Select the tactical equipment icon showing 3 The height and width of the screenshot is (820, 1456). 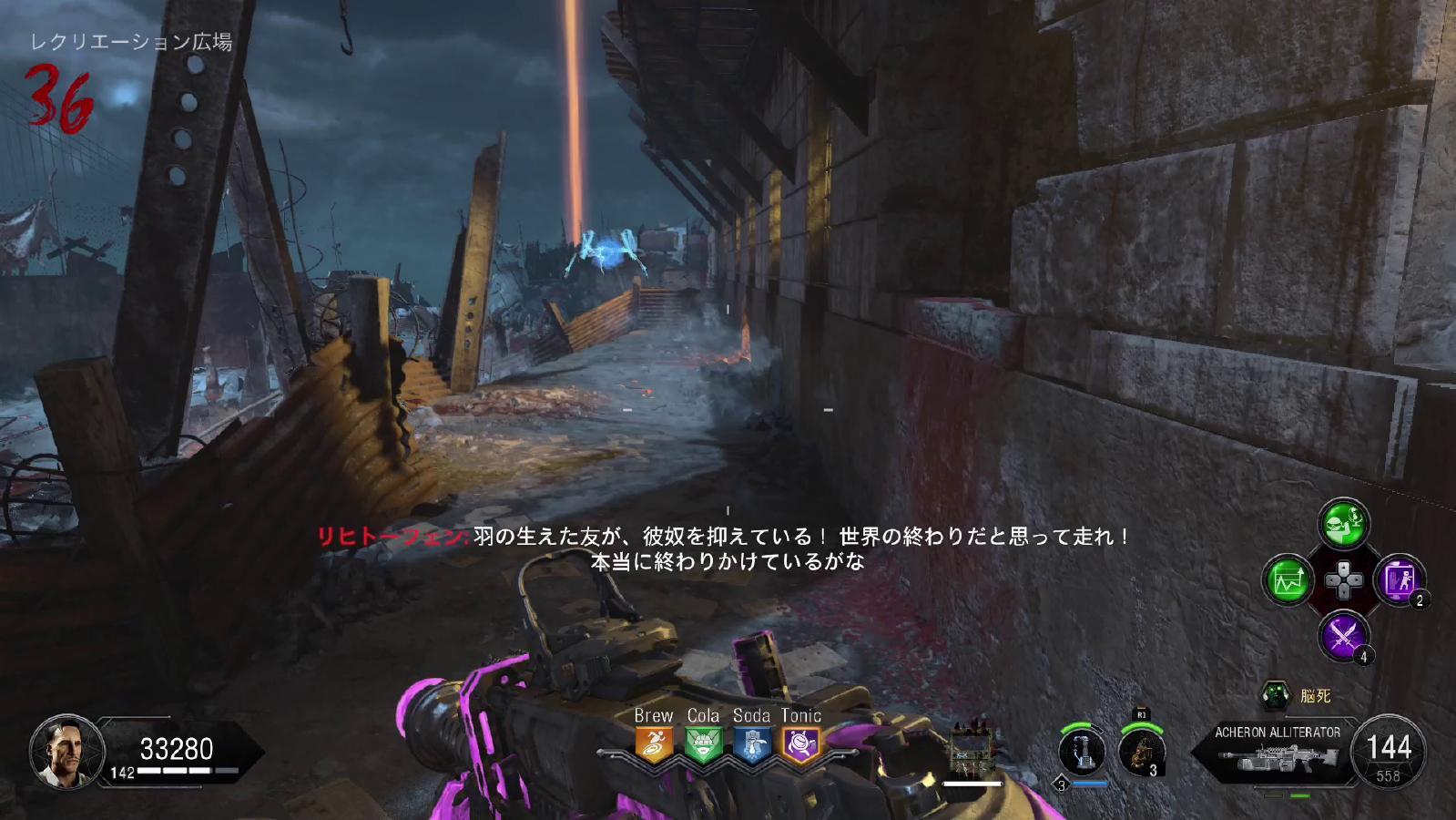(x=1141, y=752)
